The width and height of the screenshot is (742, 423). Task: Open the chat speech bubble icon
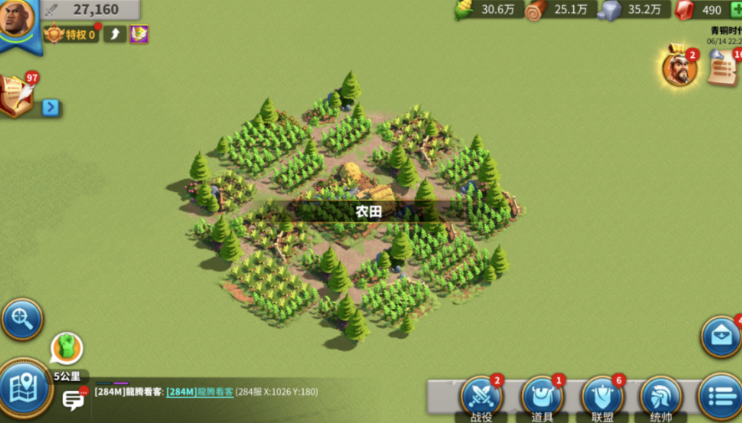pyautogui.click(x=74, y=400)
